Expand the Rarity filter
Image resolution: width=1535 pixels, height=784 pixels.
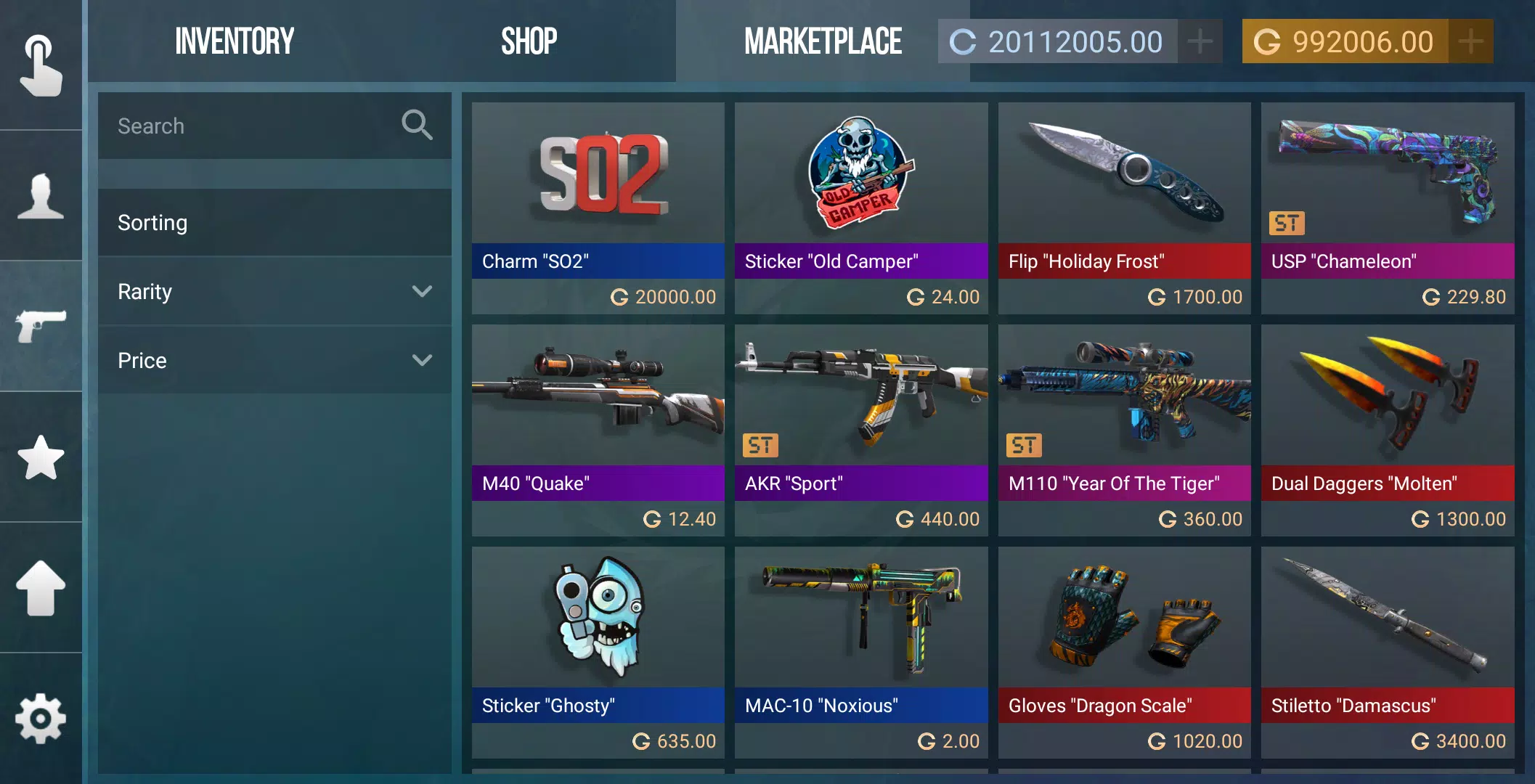274,291
